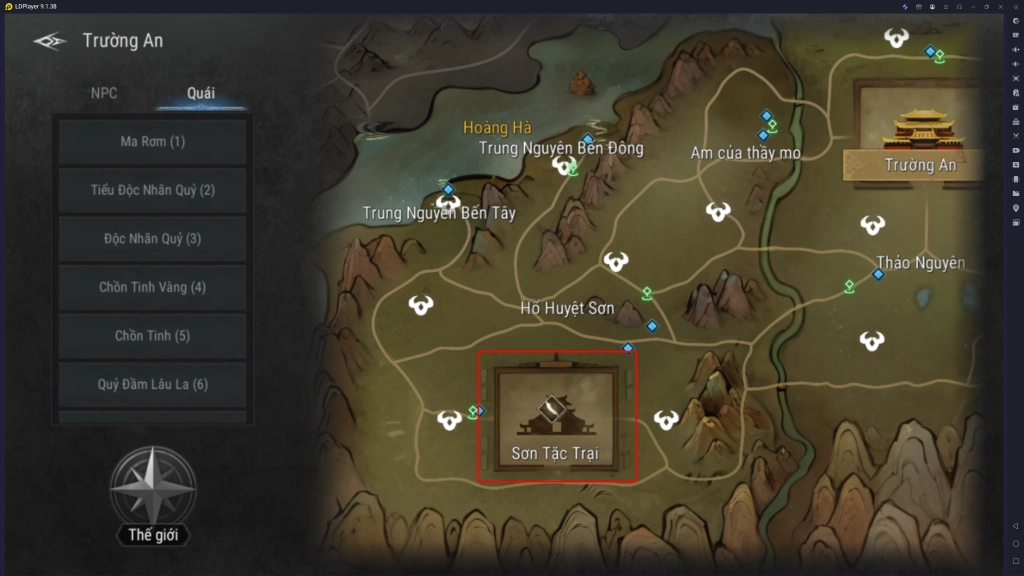Choose Tiểu Độc Nhãn Quỷ (2) entry
The image size is (1024, 576).
tap(152, 190)
